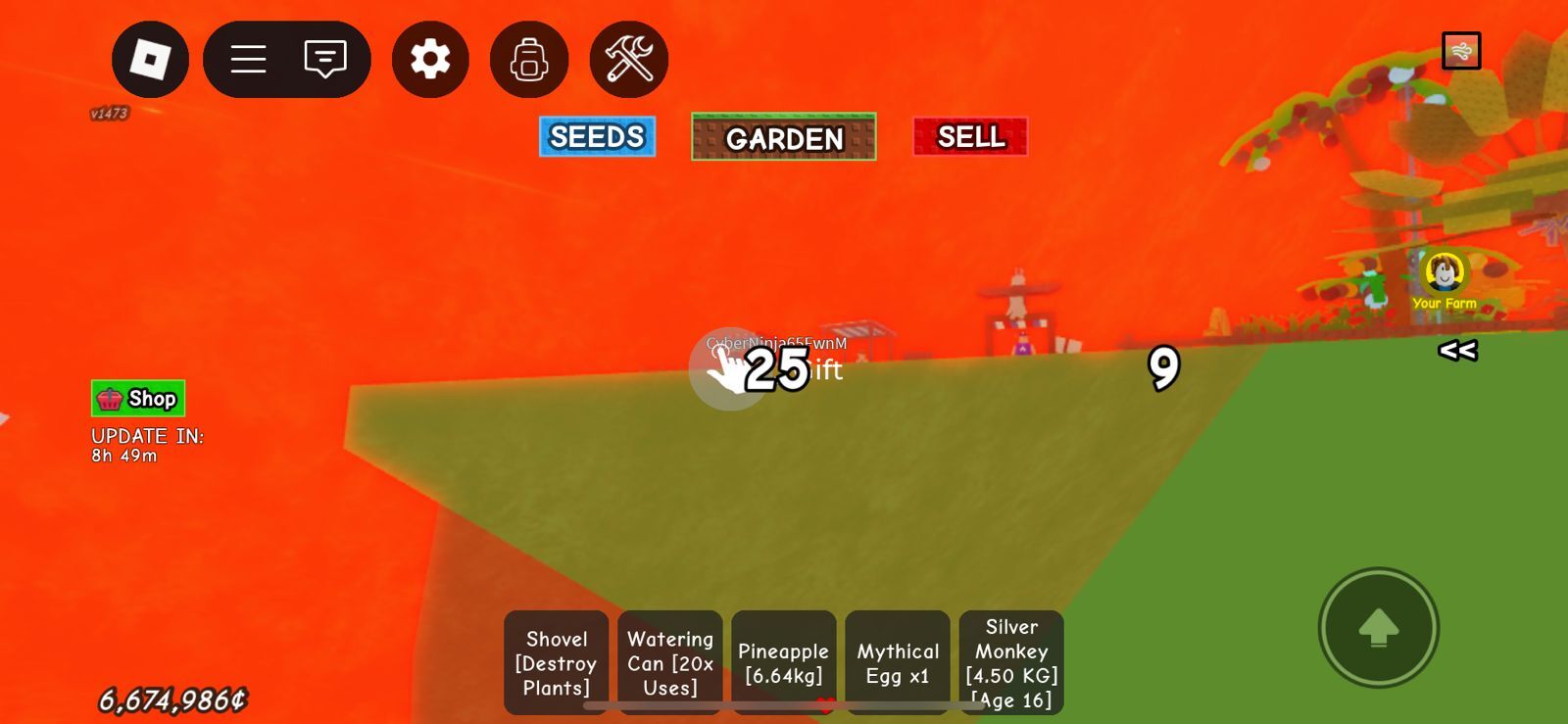Open the Shop button
Viewport: 1568px width, 724px height.
point(138,399)
